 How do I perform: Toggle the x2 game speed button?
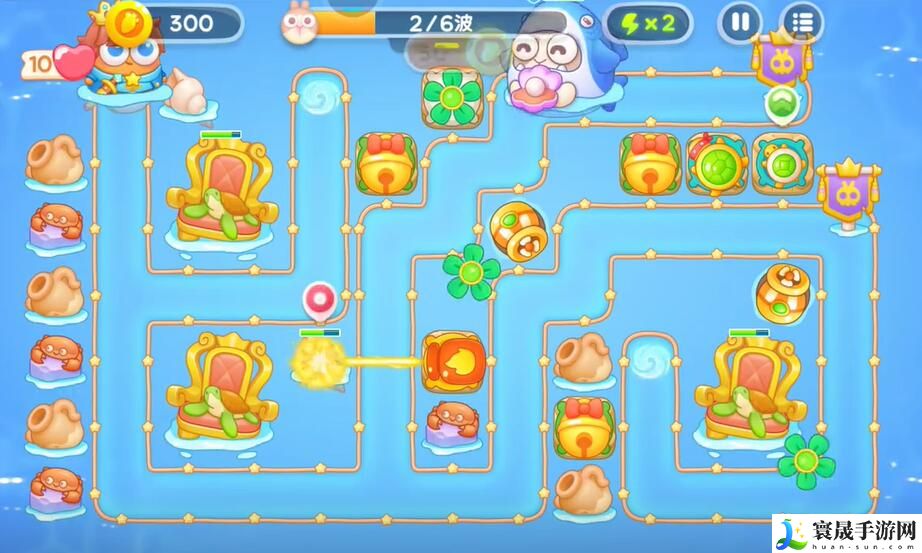pos(649,23)
